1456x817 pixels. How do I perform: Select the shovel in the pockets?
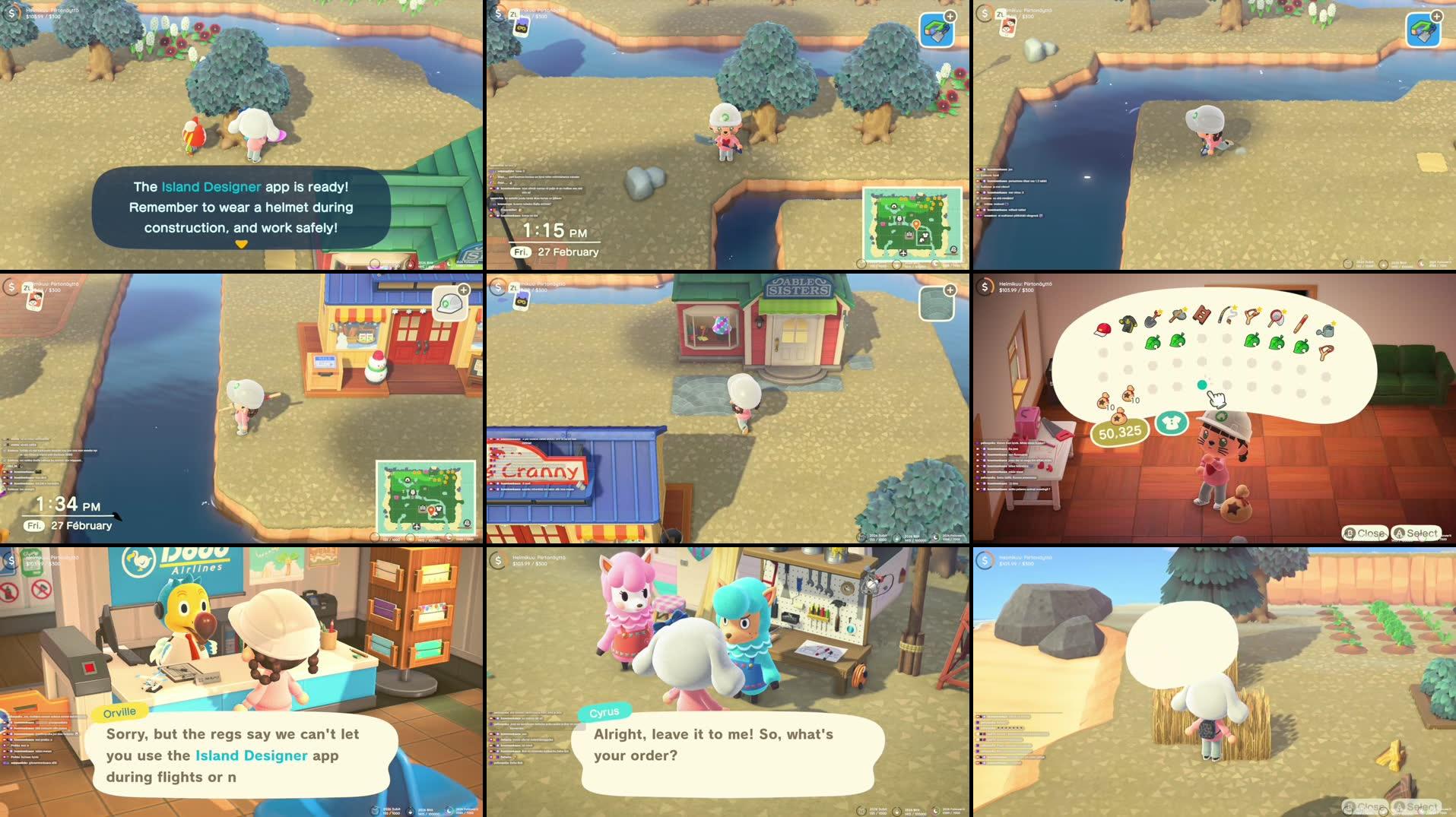click(x=1153, y=318)
